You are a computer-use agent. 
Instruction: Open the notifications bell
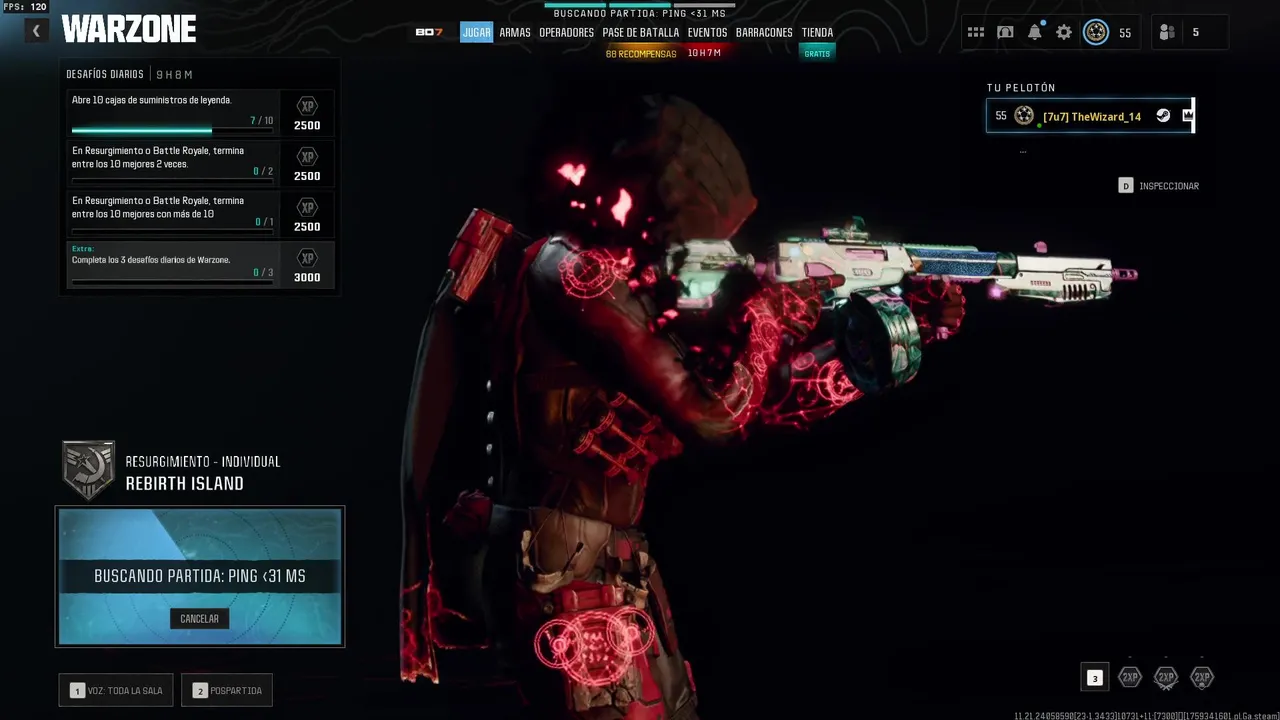[1035, 32]
